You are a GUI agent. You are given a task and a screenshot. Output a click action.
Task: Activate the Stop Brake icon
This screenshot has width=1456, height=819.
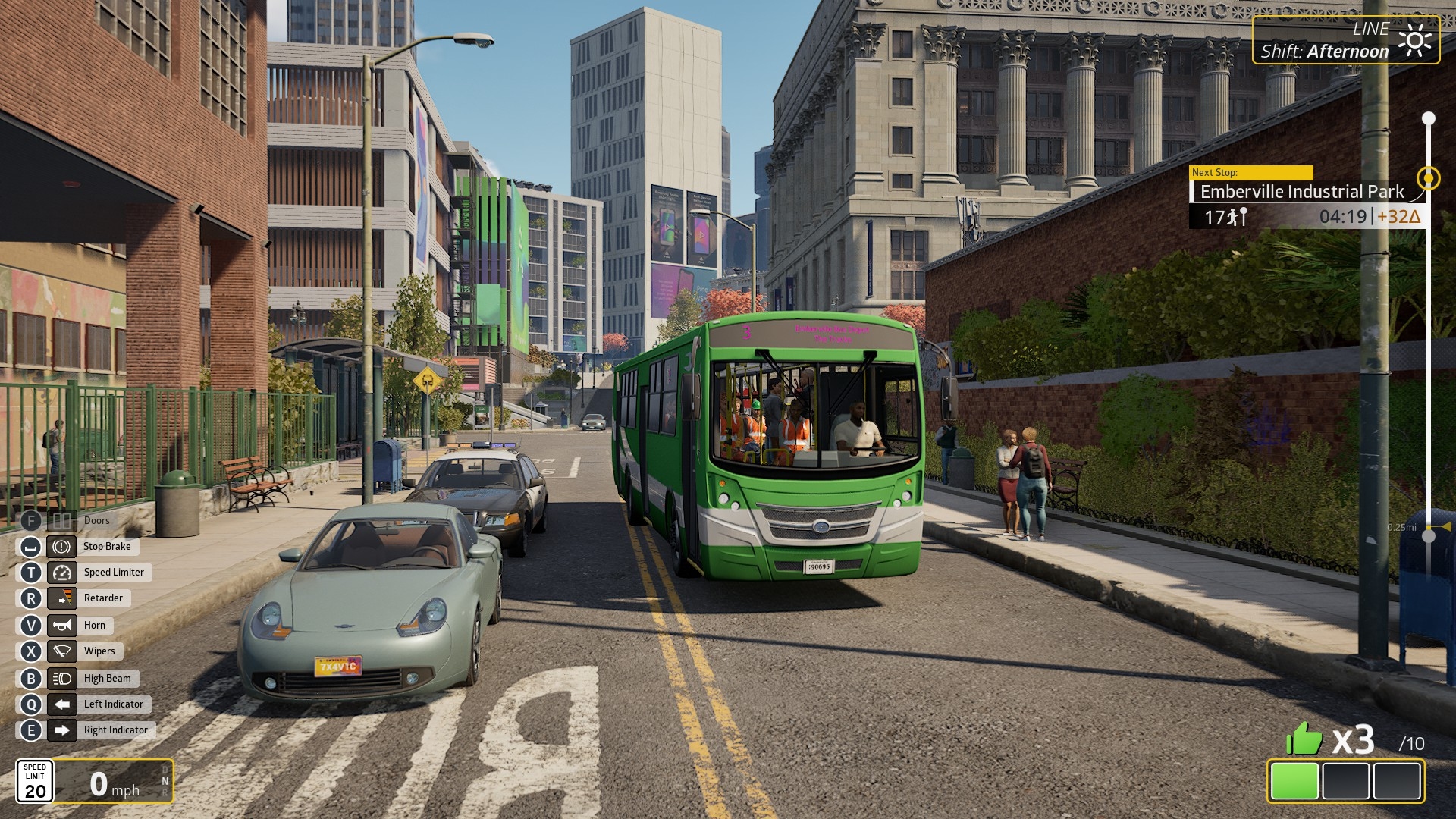61,547
